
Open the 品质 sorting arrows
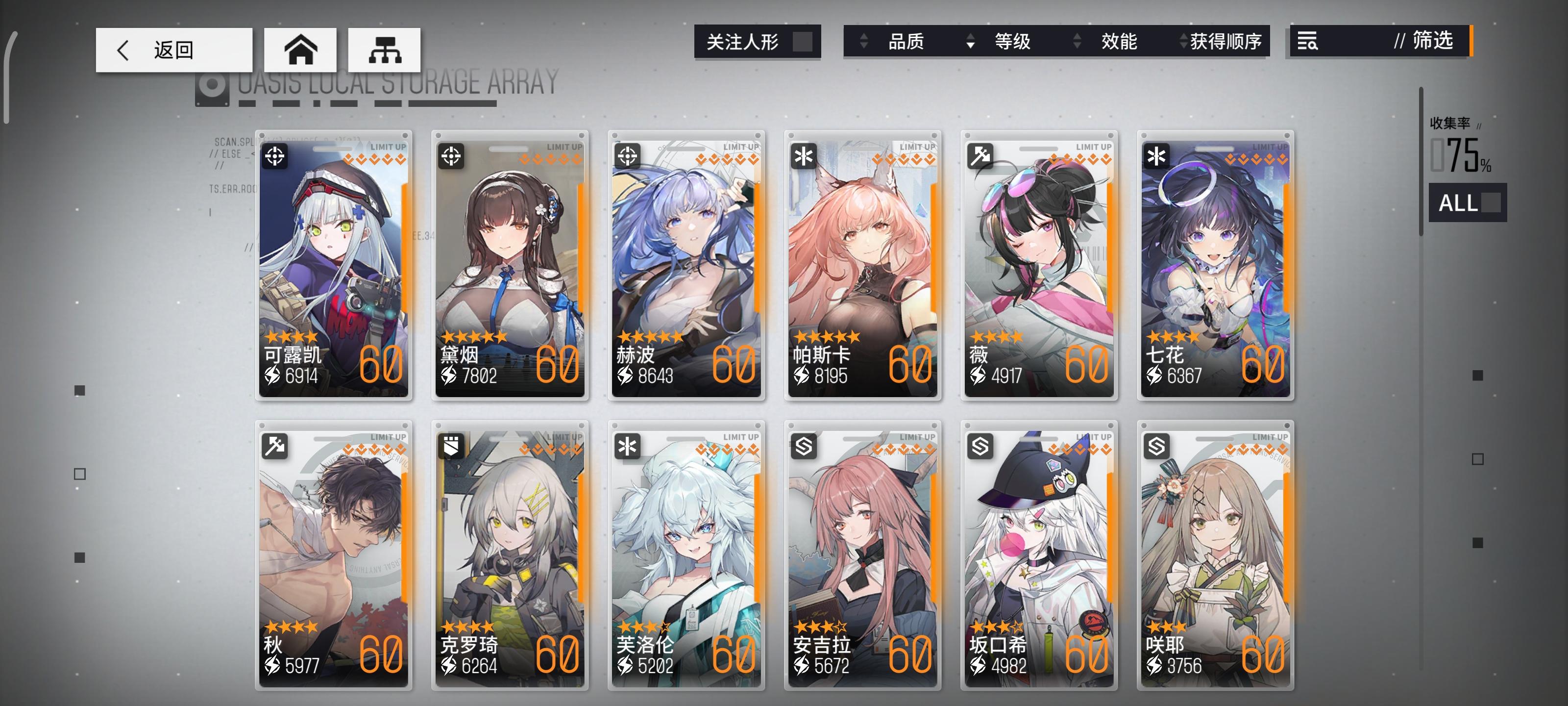tap(864, 41)
